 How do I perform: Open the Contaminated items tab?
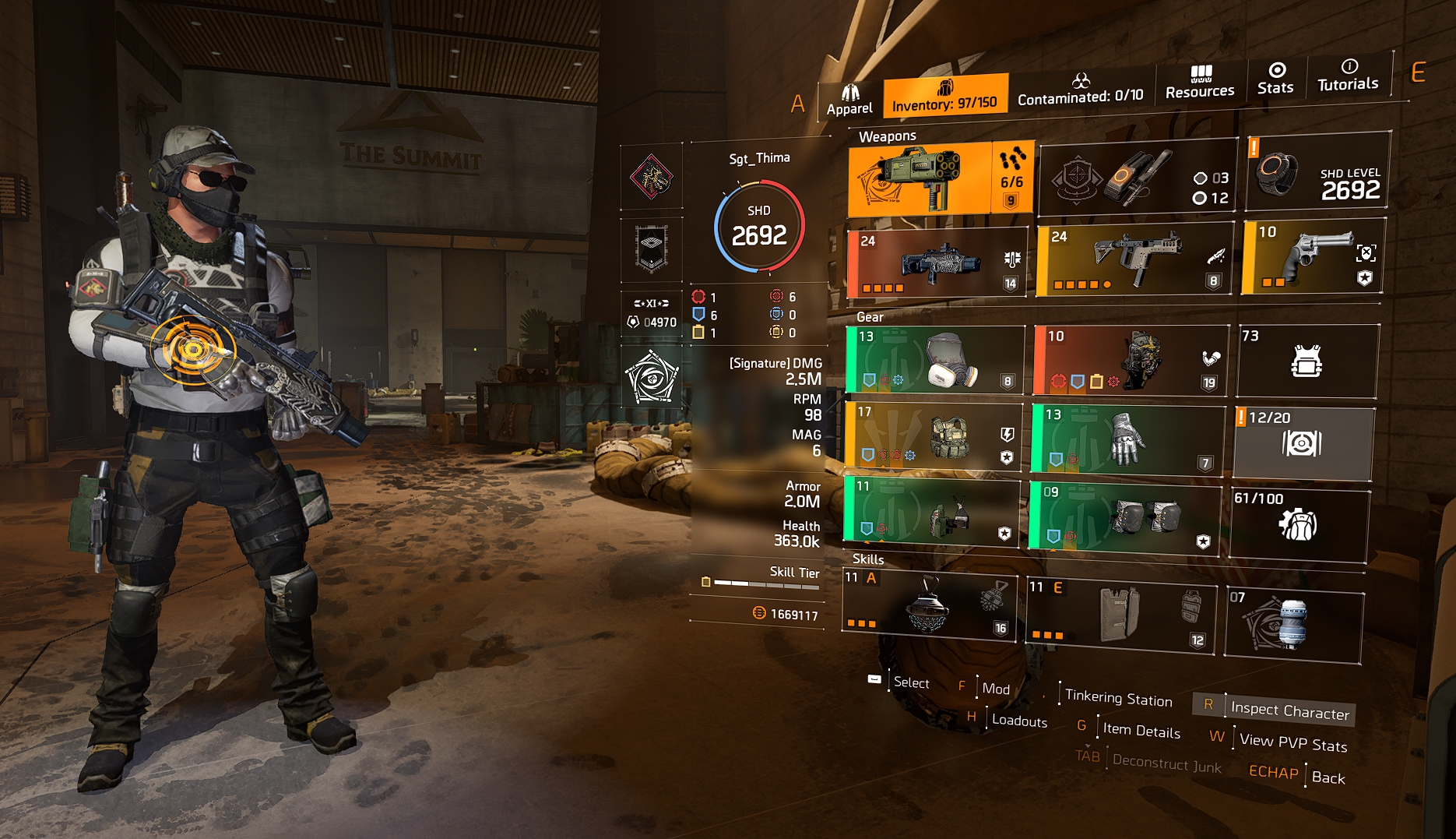point(1080,90)
